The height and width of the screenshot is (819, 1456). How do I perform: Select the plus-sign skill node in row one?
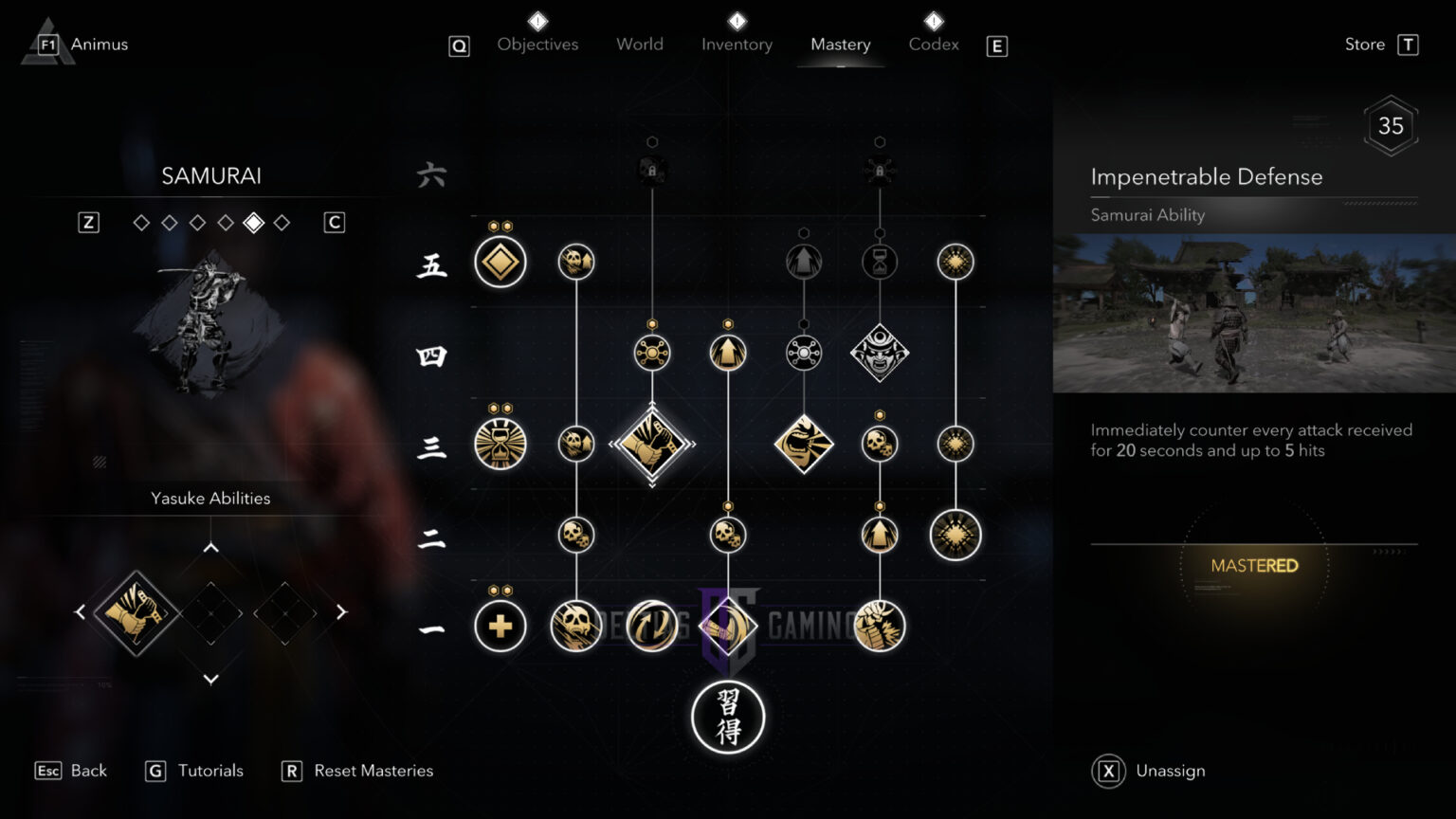point(500,626)
